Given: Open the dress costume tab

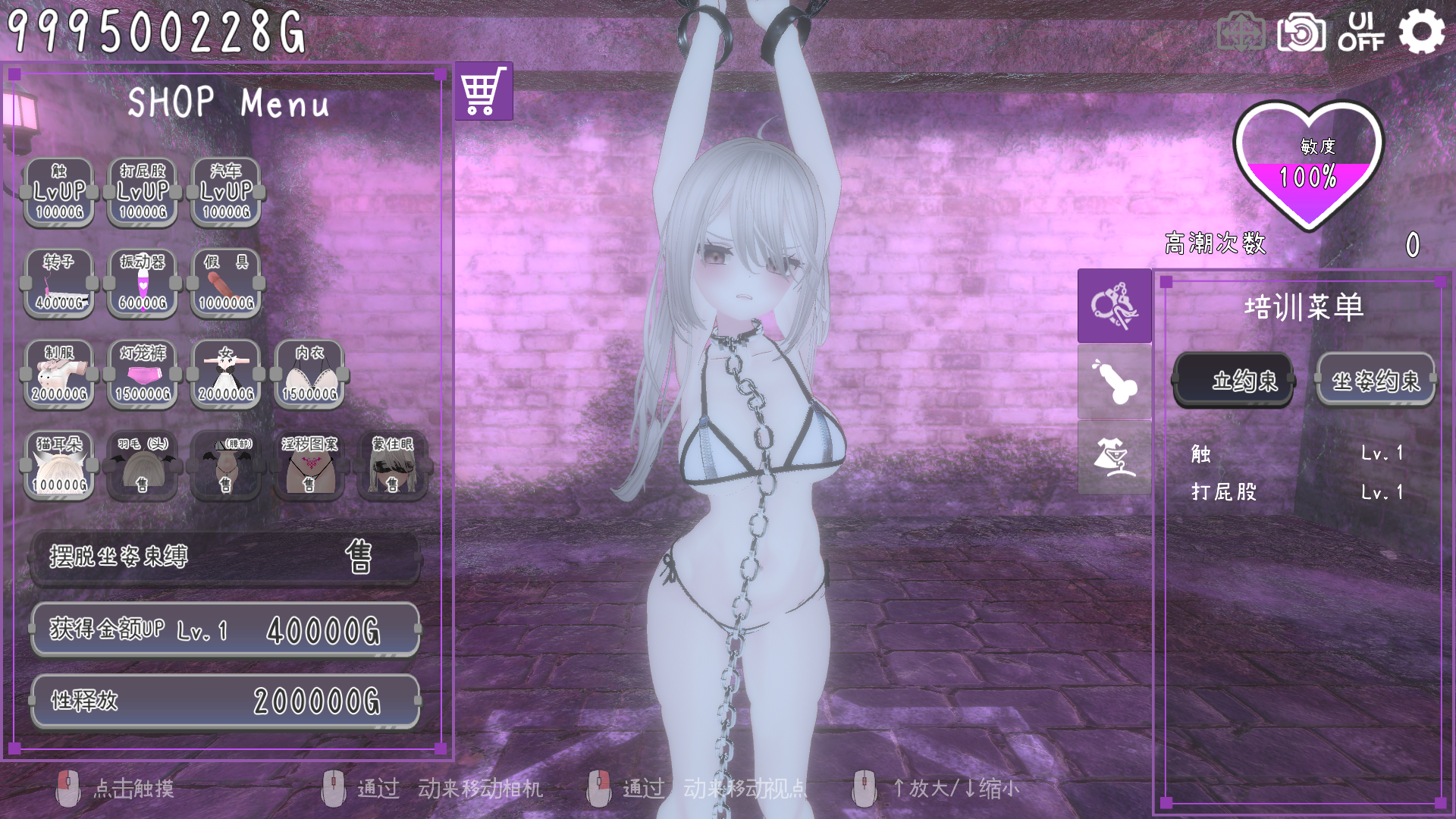Looking at the screenshot, I should (x=1114, y=457).
